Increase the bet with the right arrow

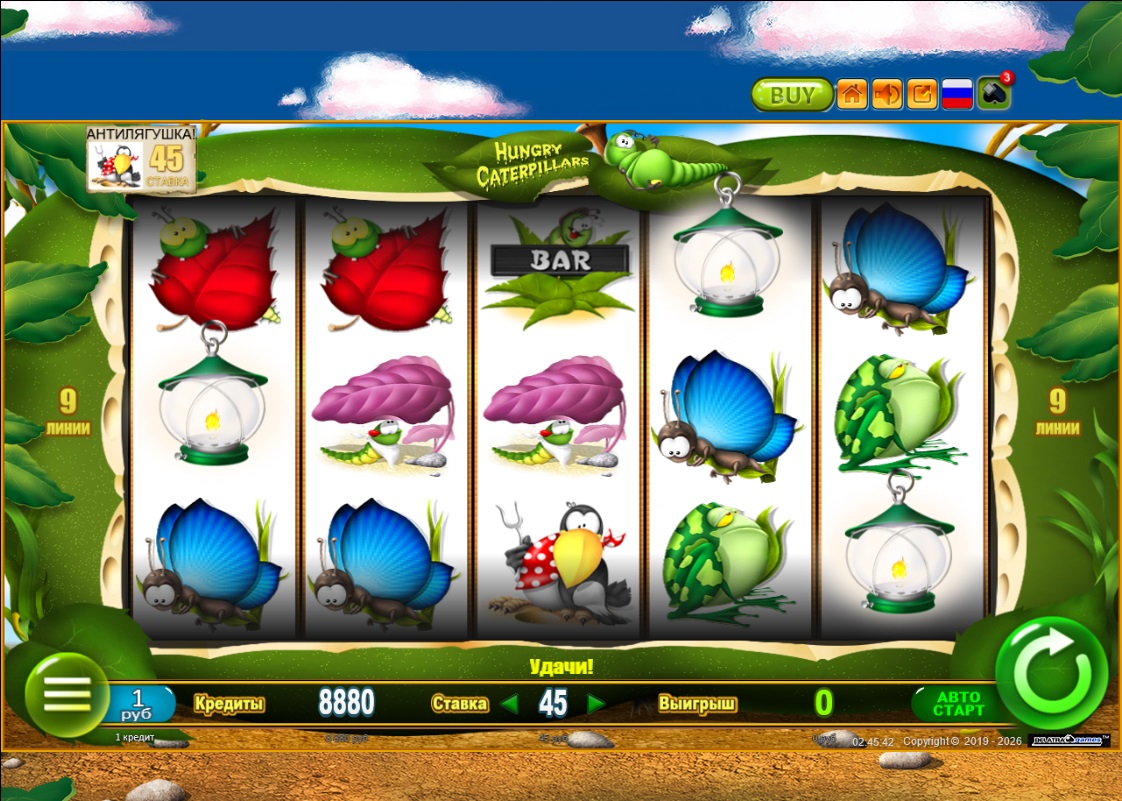pos(597,703)
